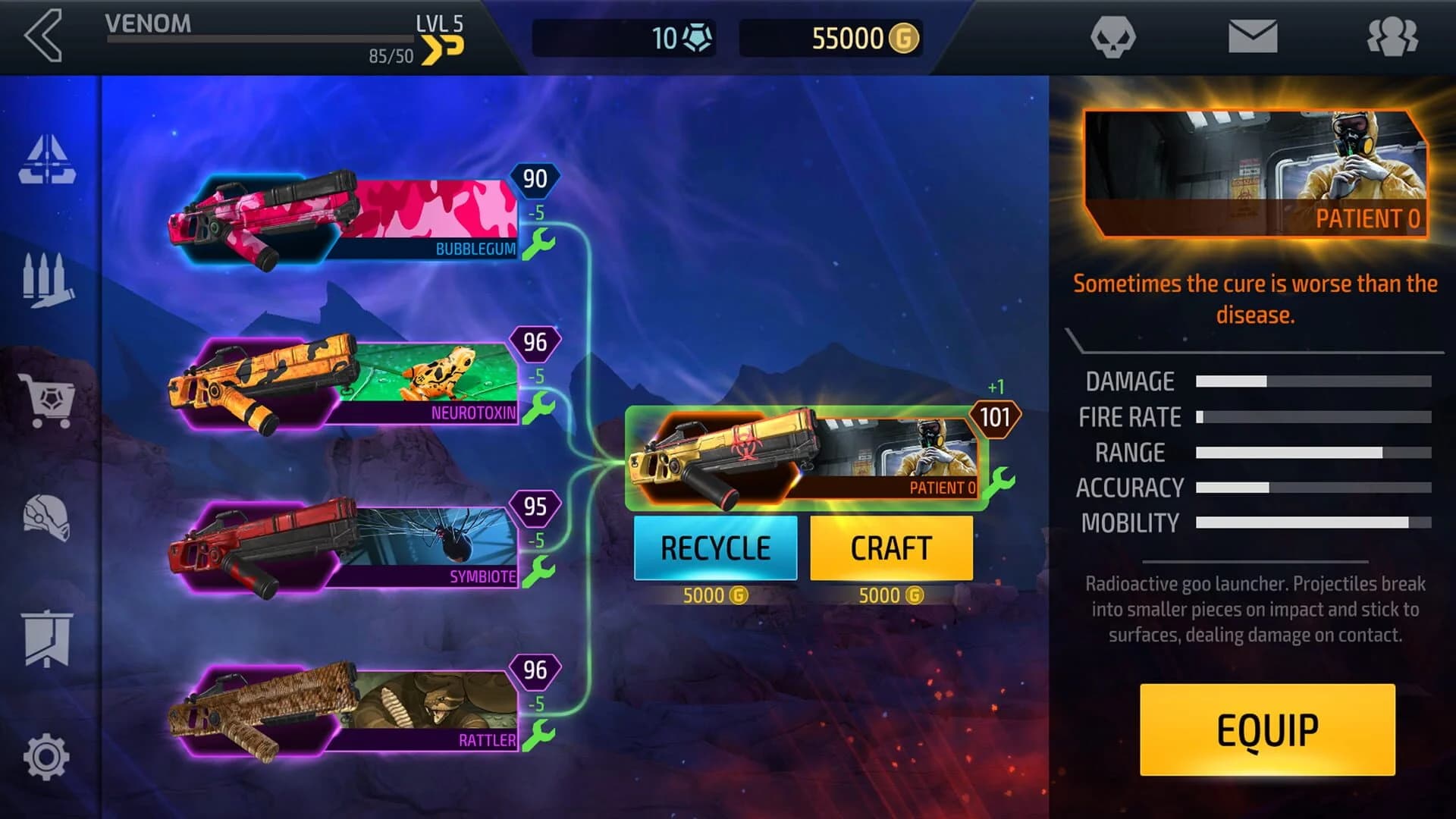Open the friends list people icon
This screenshot has width=1456, height=819.
(1395, 36)
